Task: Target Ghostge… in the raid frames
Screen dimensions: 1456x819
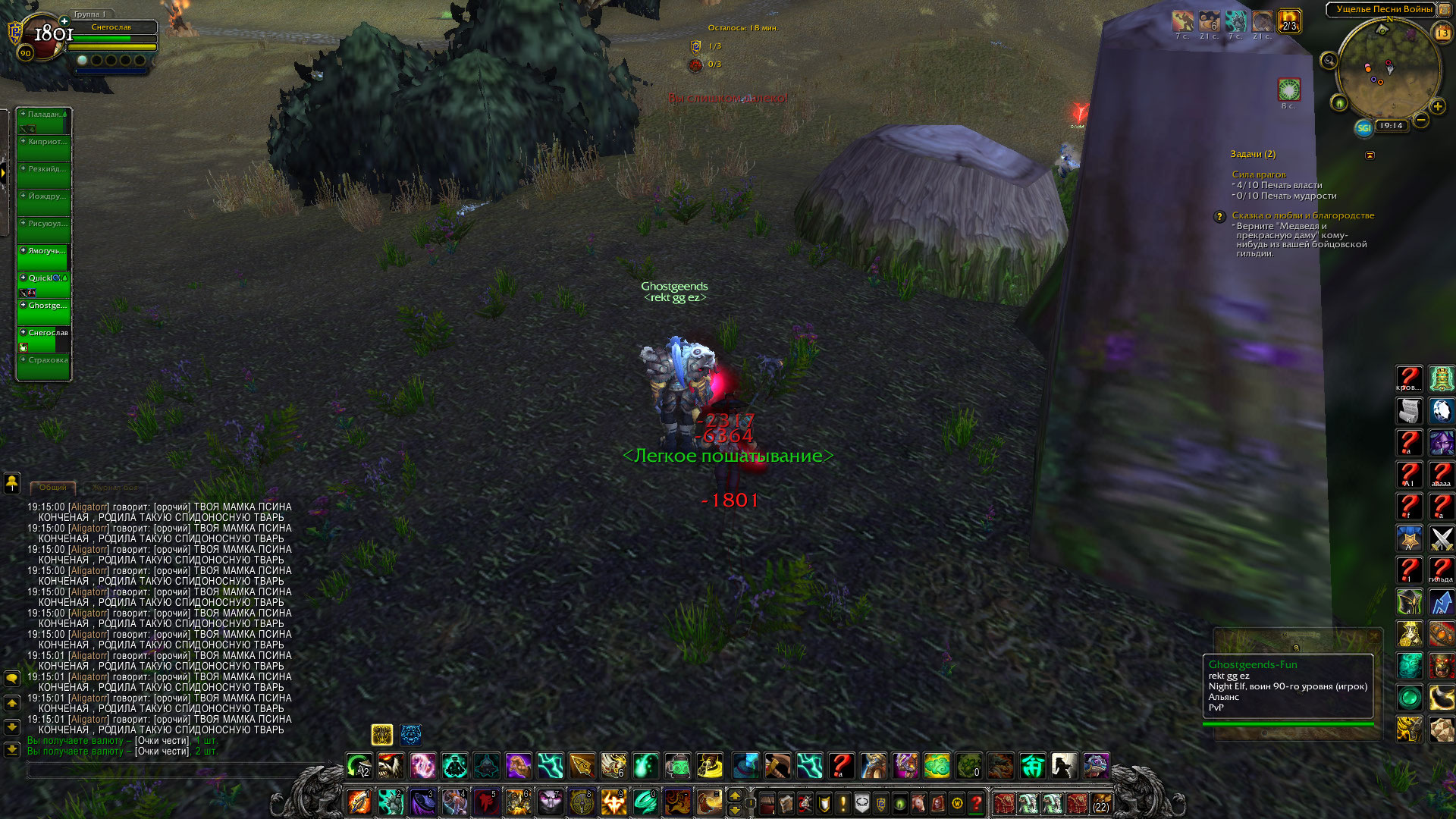Action: [x=44, y=312]
